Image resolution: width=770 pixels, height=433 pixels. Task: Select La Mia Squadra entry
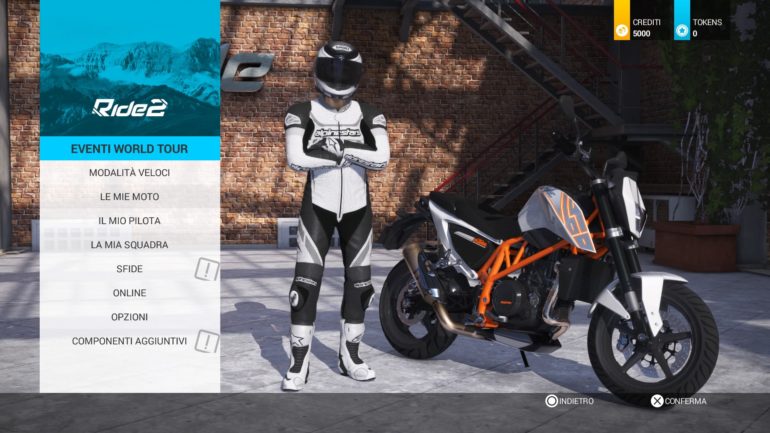click(129, 245)
